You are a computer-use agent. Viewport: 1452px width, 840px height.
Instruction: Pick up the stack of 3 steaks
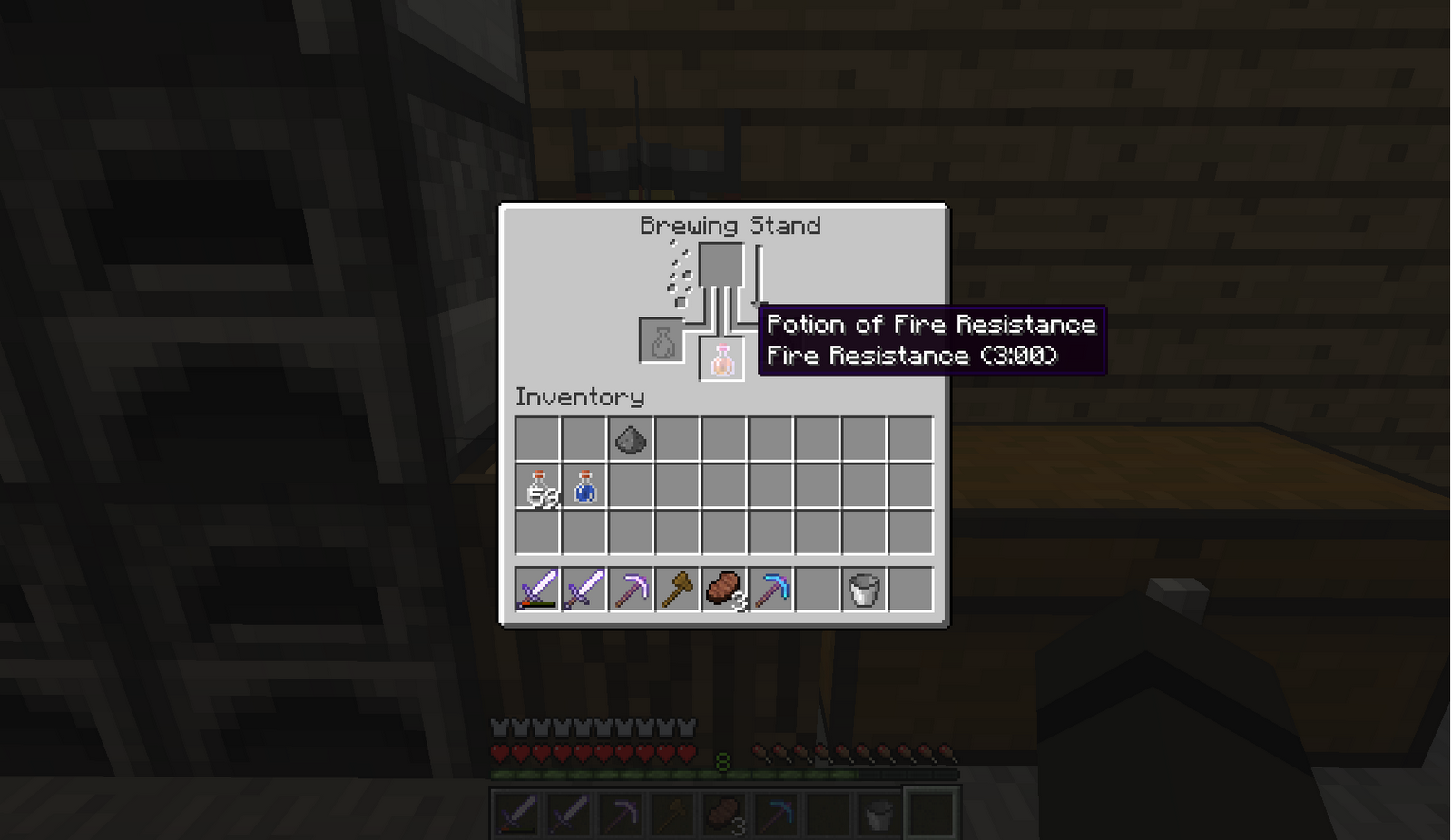[x=723, y=590]
